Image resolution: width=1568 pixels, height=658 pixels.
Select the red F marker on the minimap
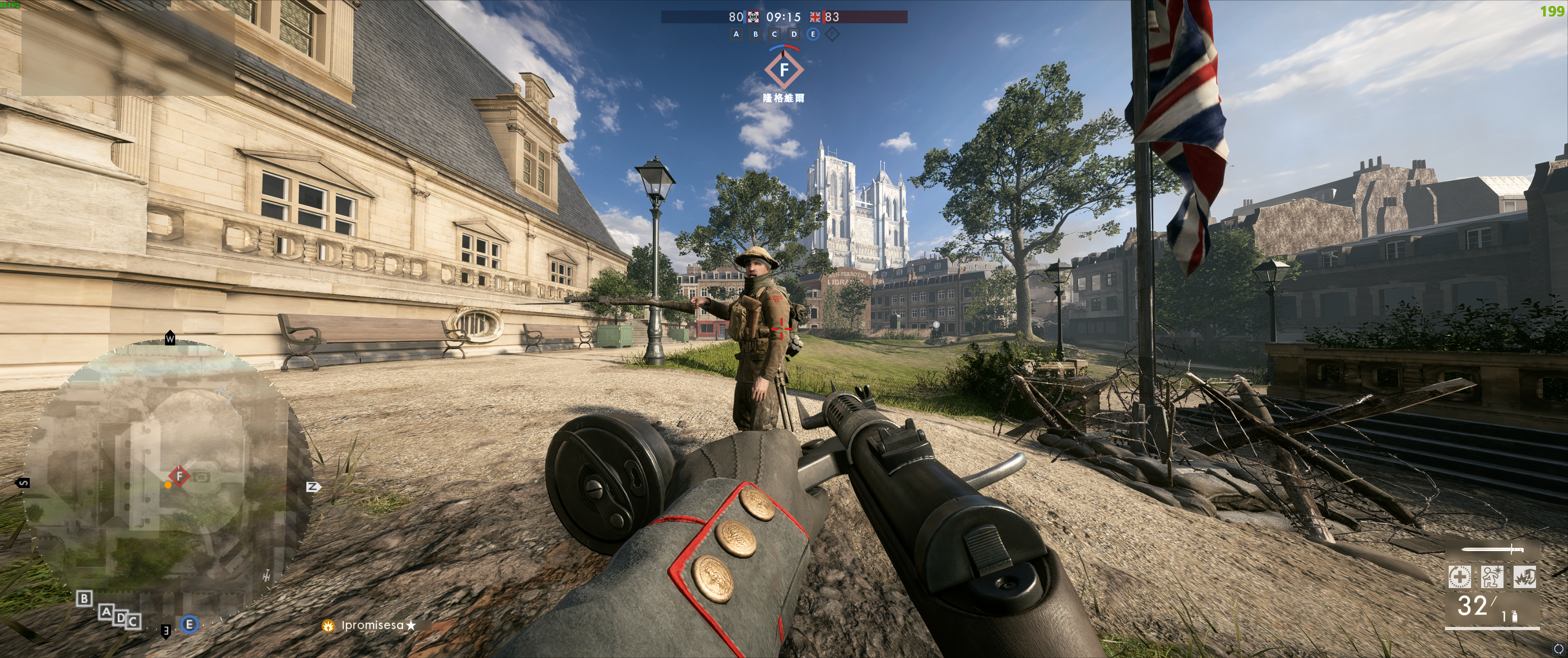[179, 476]
